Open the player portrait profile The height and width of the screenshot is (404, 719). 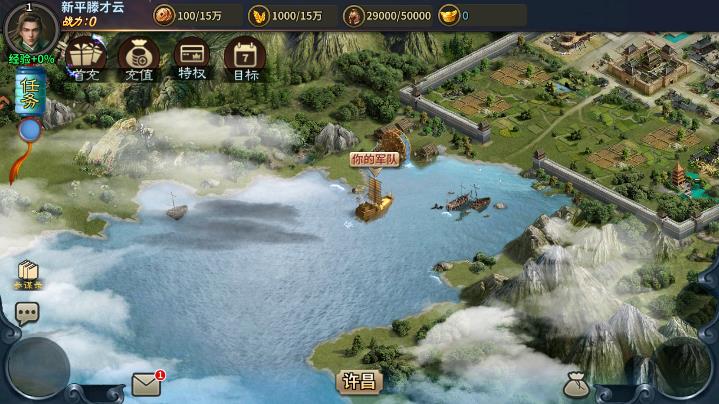[x=32, y=28]
